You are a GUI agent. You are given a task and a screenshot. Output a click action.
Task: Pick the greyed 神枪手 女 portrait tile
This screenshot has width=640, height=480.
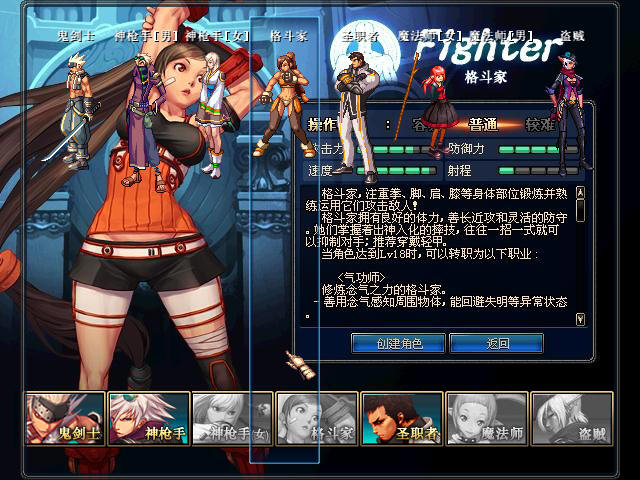(x=232, y=418)
